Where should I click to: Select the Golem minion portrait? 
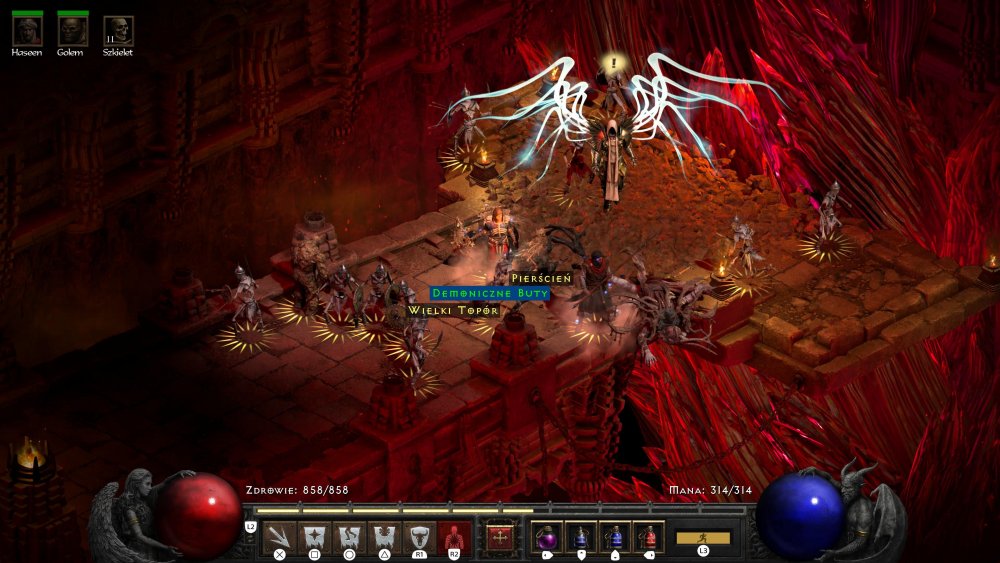click(x=72, y=30)
